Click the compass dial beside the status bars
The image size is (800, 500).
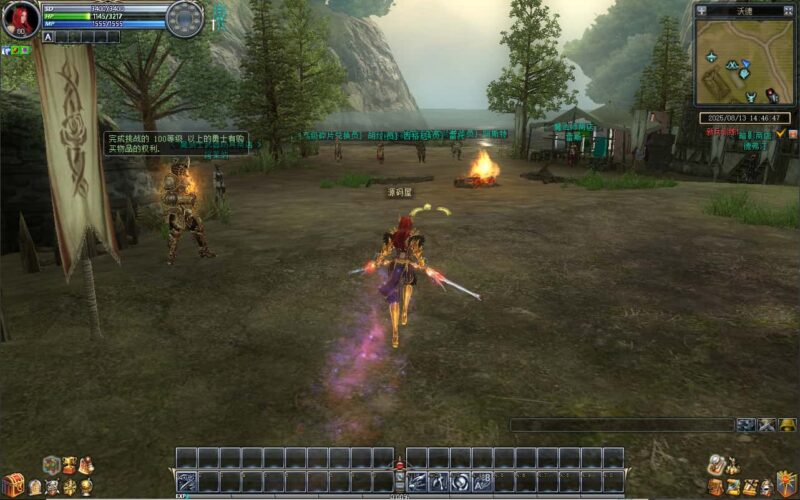pyautogui.click(x=184, y=19)
